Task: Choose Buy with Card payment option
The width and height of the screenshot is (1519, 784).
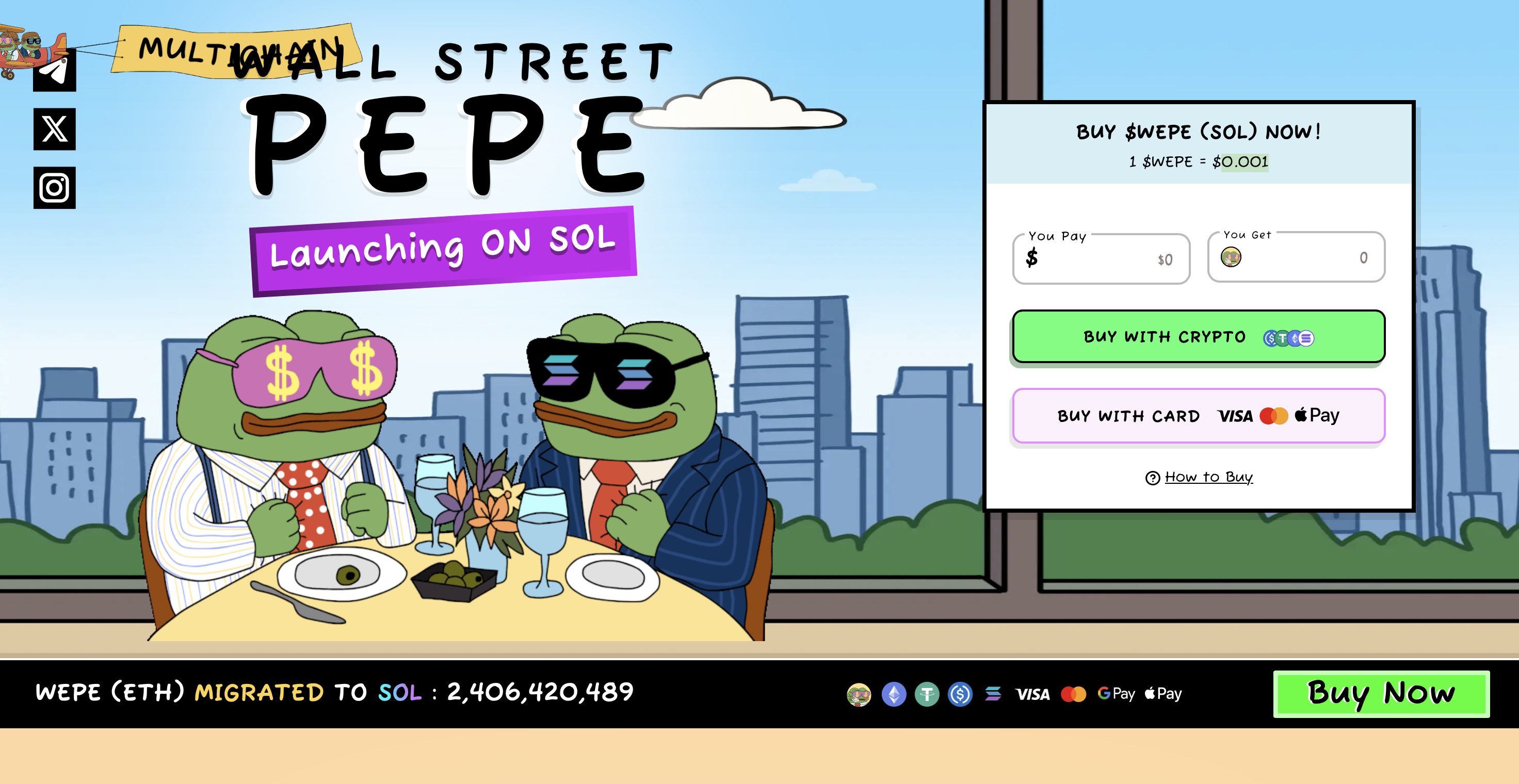Action: 1197,416
